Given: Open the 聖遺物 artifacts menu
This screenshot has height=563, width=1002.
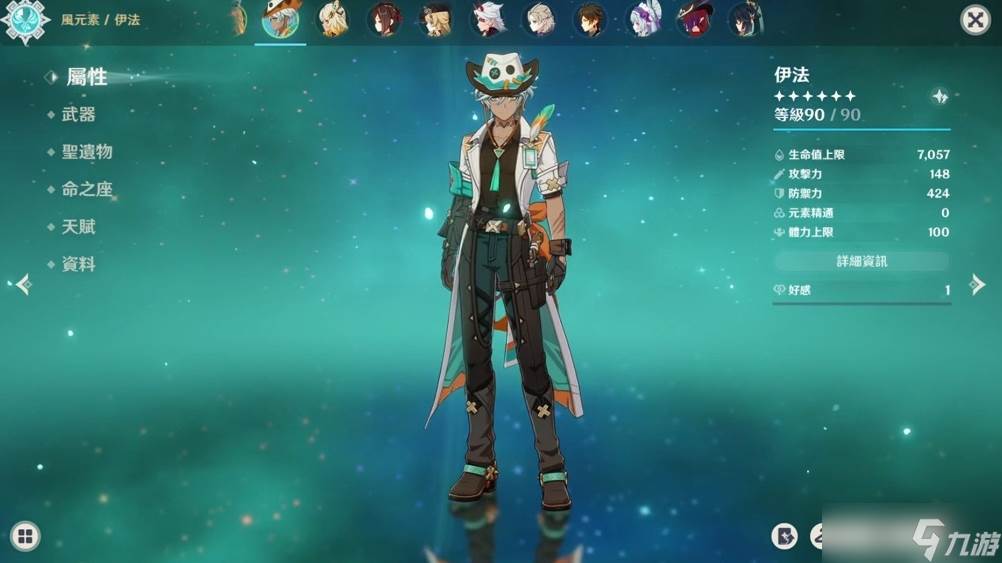Looking at the screenshot, I should point(86,152).
